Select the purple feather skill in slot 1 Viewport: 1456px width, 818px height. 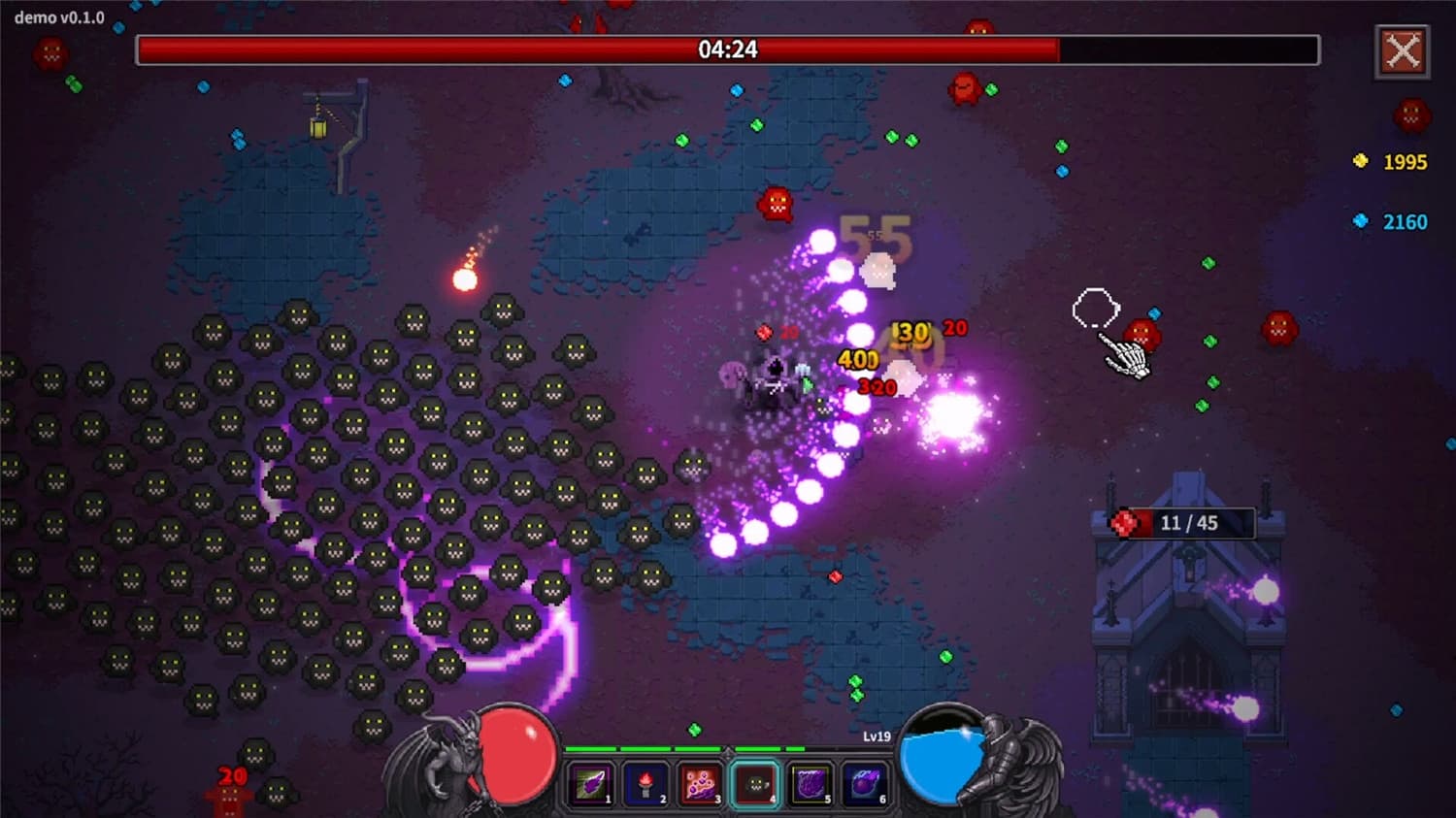592,782
